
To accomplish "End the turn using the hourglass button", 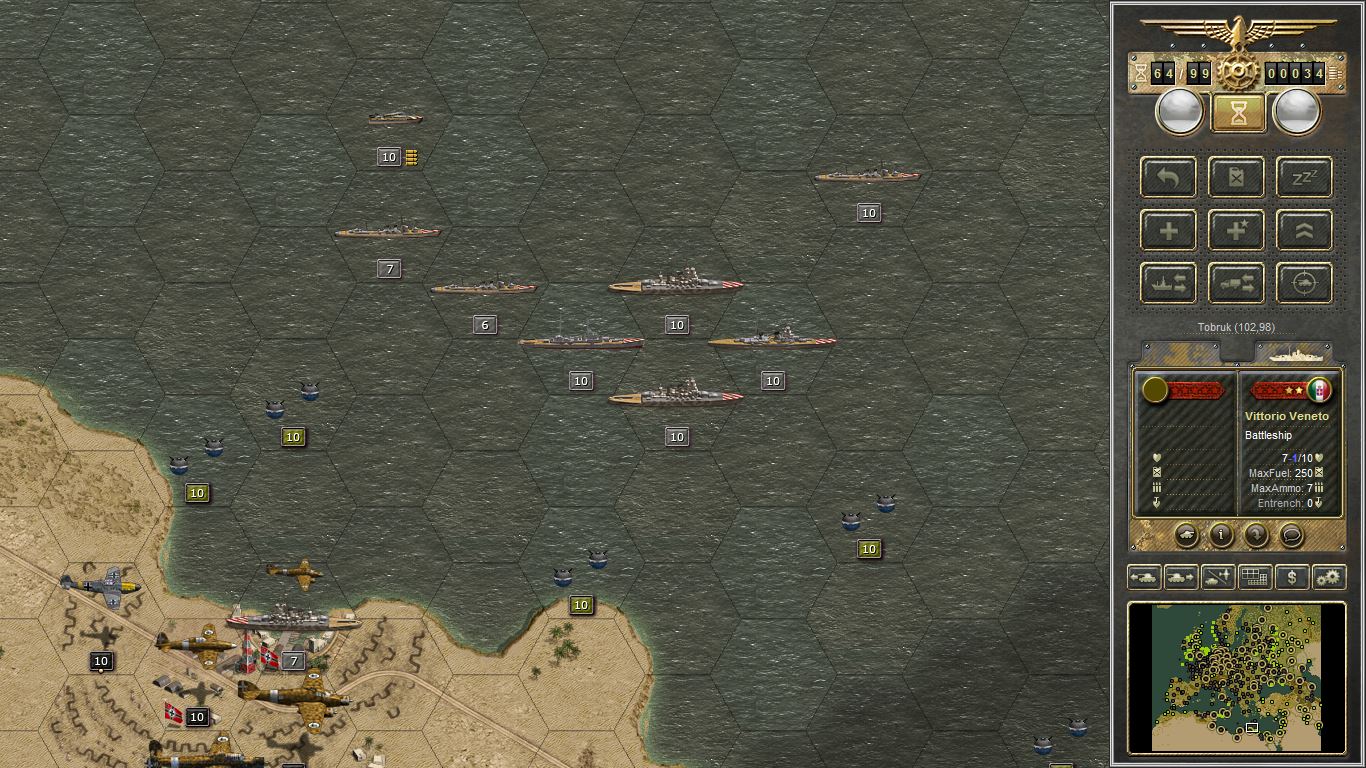I will (x=1238, y=111).
